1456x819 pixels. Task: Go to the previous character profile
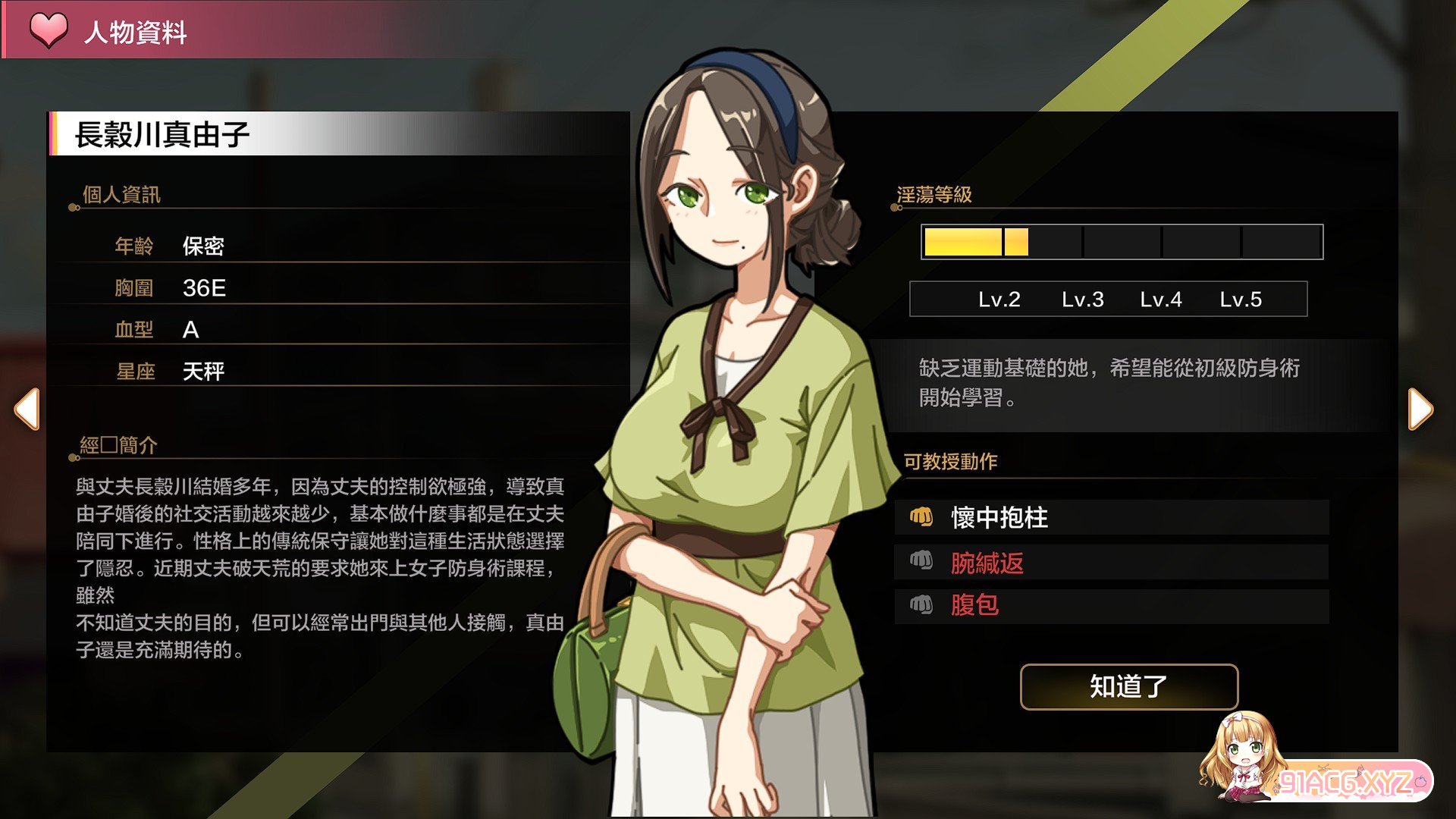coord(27,409)
